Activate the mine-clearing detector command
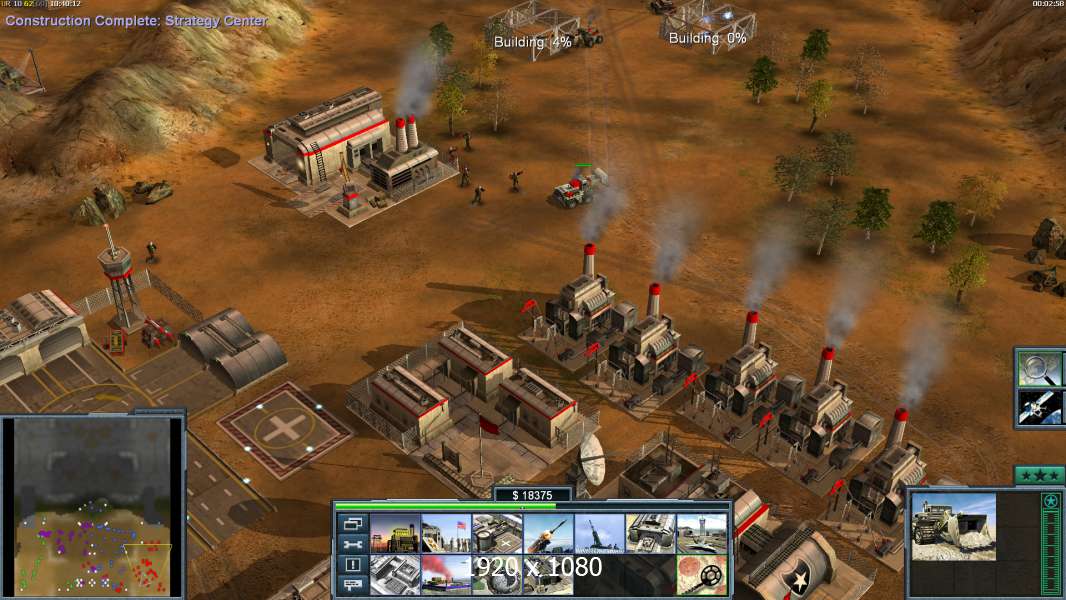This screenshot has height=600, width=1066. 701,575
